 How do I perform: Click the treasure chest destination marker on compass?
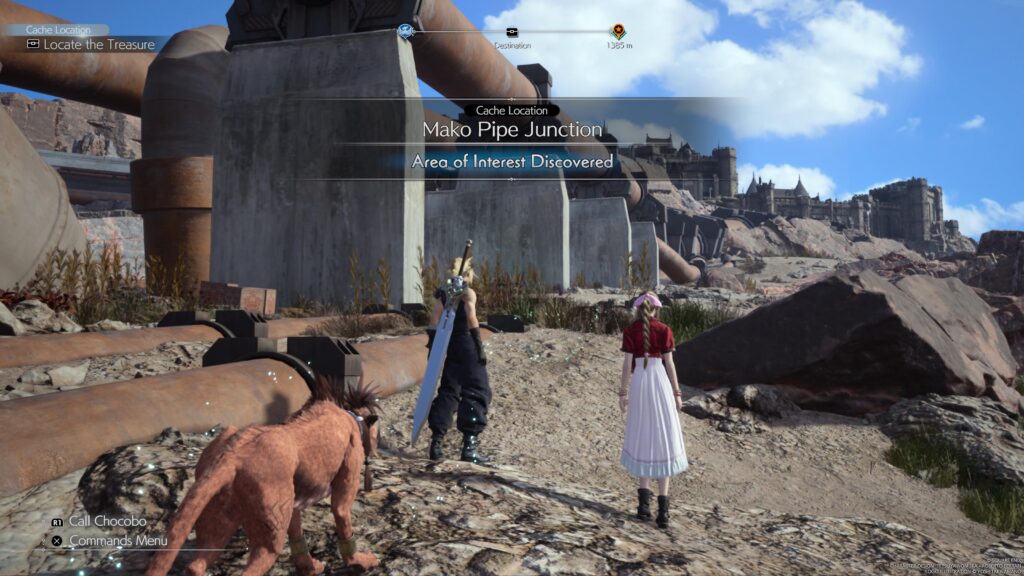click(x=512, y=32)
